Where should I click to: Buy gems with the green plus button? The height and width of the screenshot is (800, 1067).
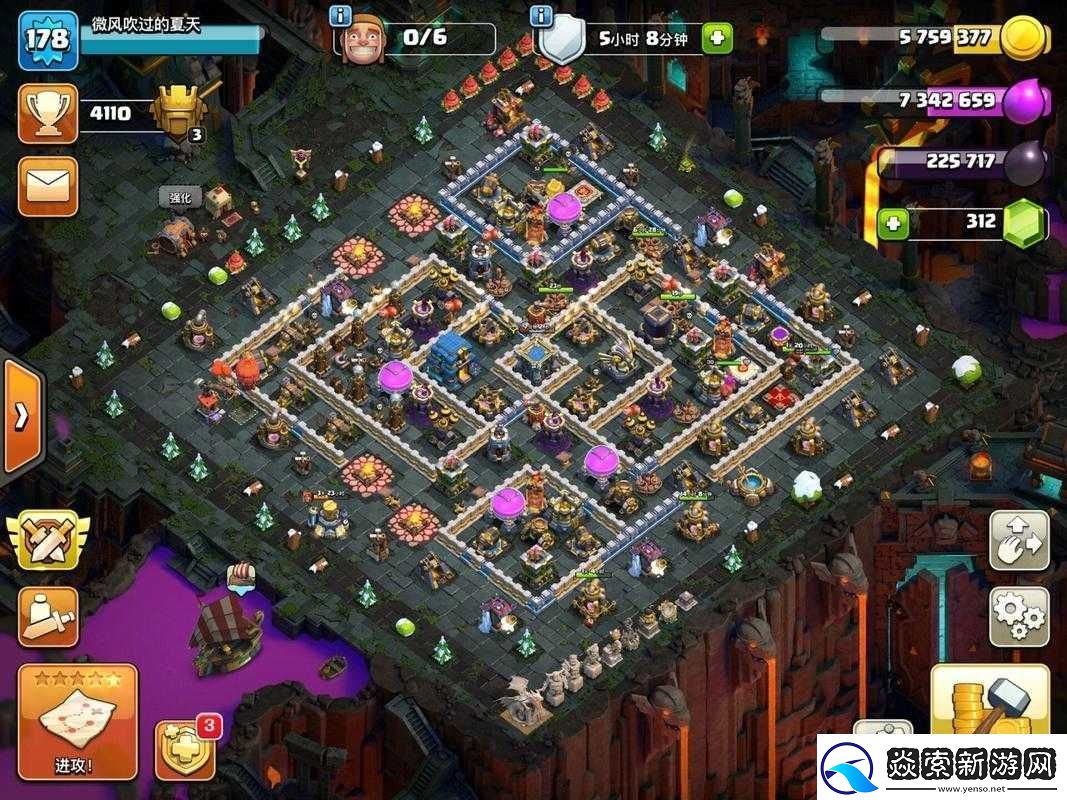click(893, 223)
